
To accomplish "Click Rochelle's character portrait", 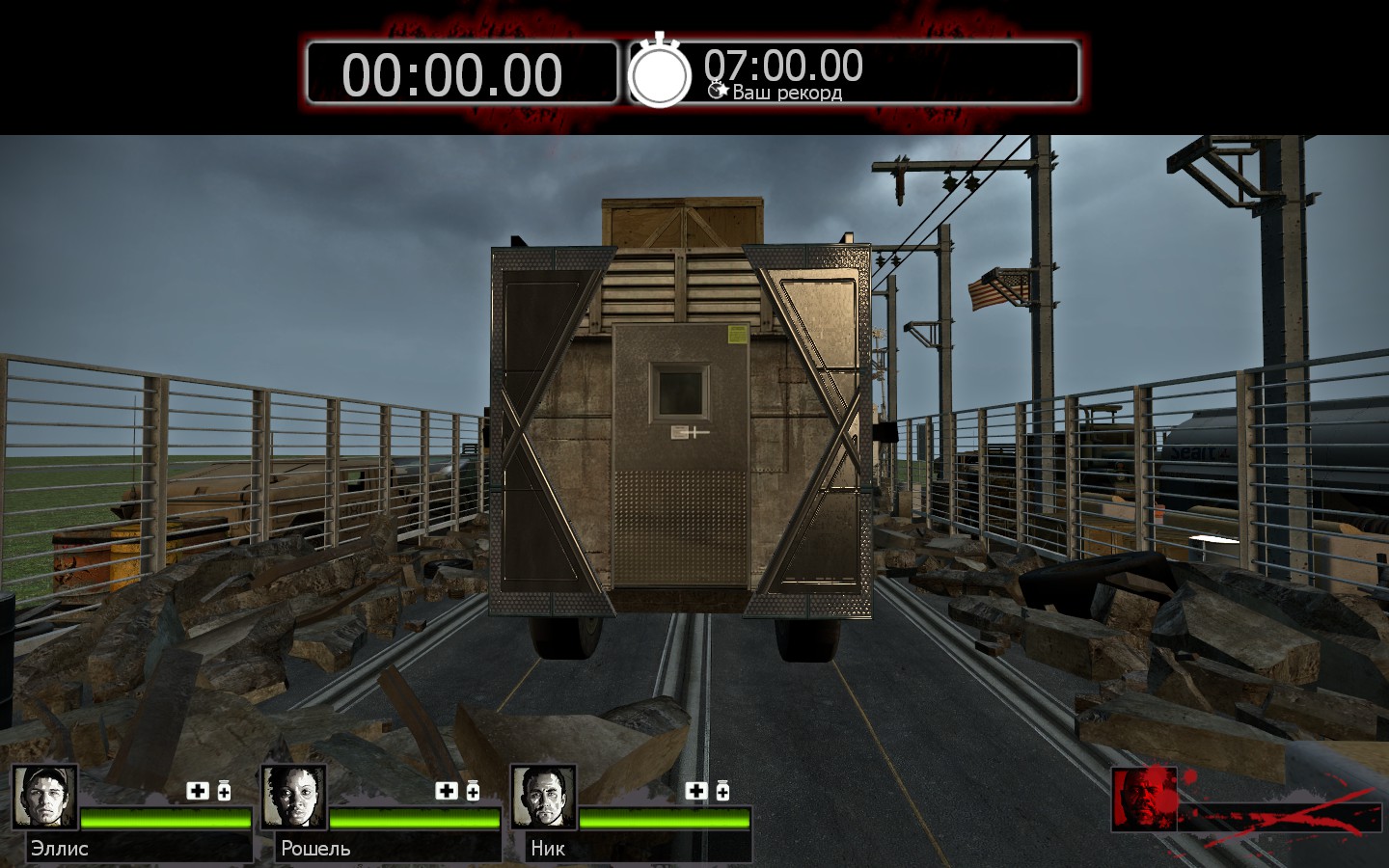I will [294, 798].
